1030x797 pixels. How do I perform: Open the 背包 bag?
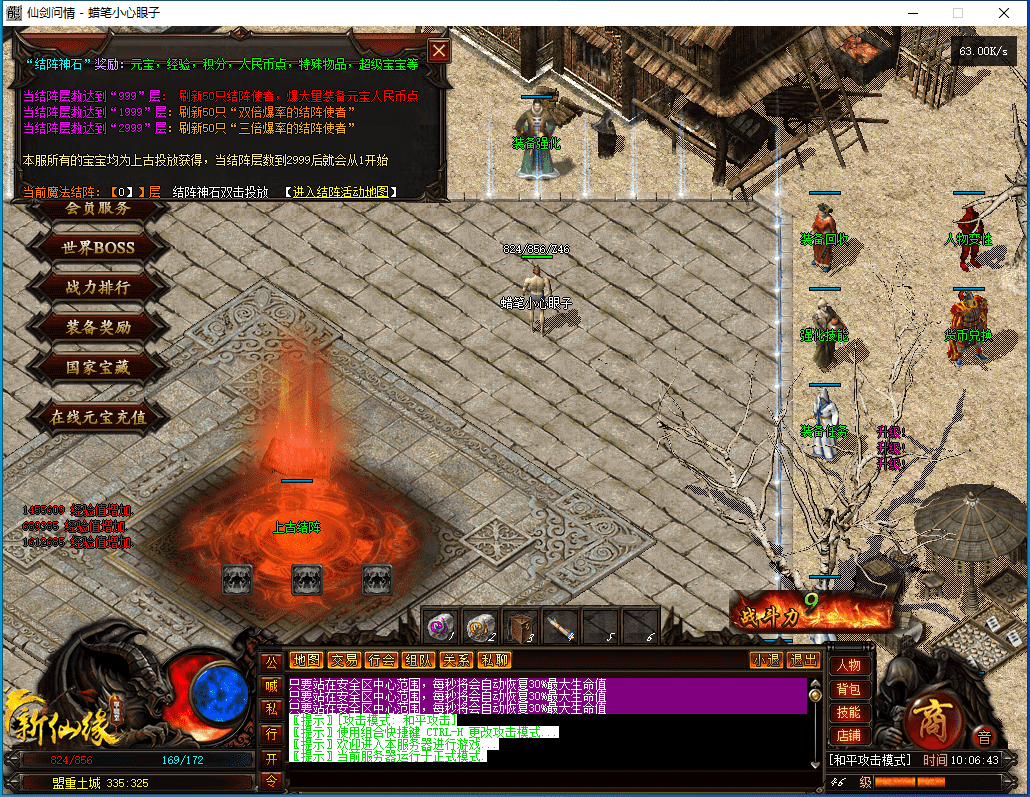point(848,690)
